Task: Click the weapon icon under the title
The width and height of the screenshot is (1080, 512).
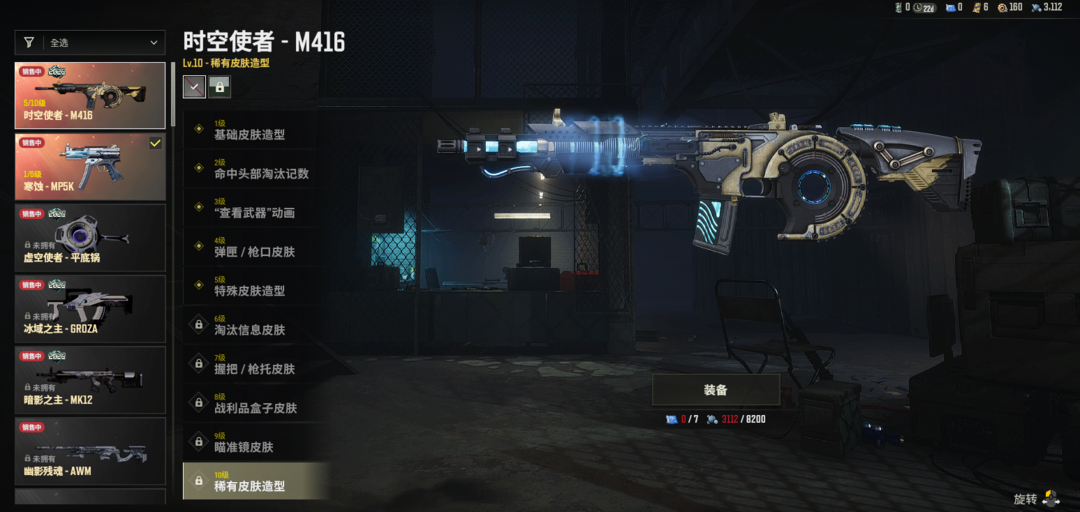Action: pos(194,87)
